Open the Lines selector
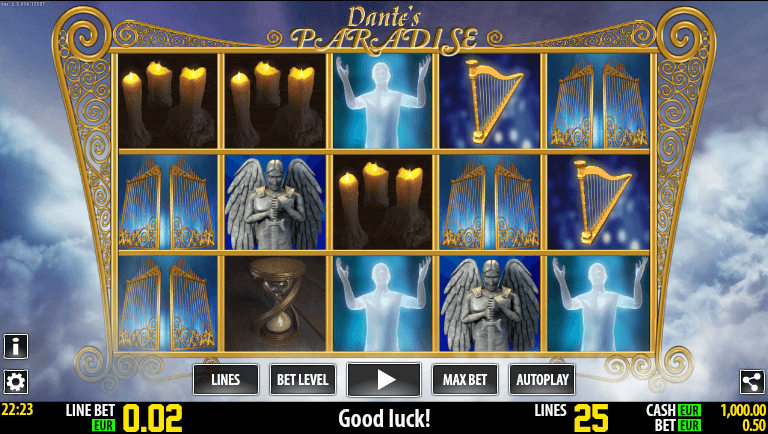Screen dimensions: 768x434 click(x=226, y=380)
